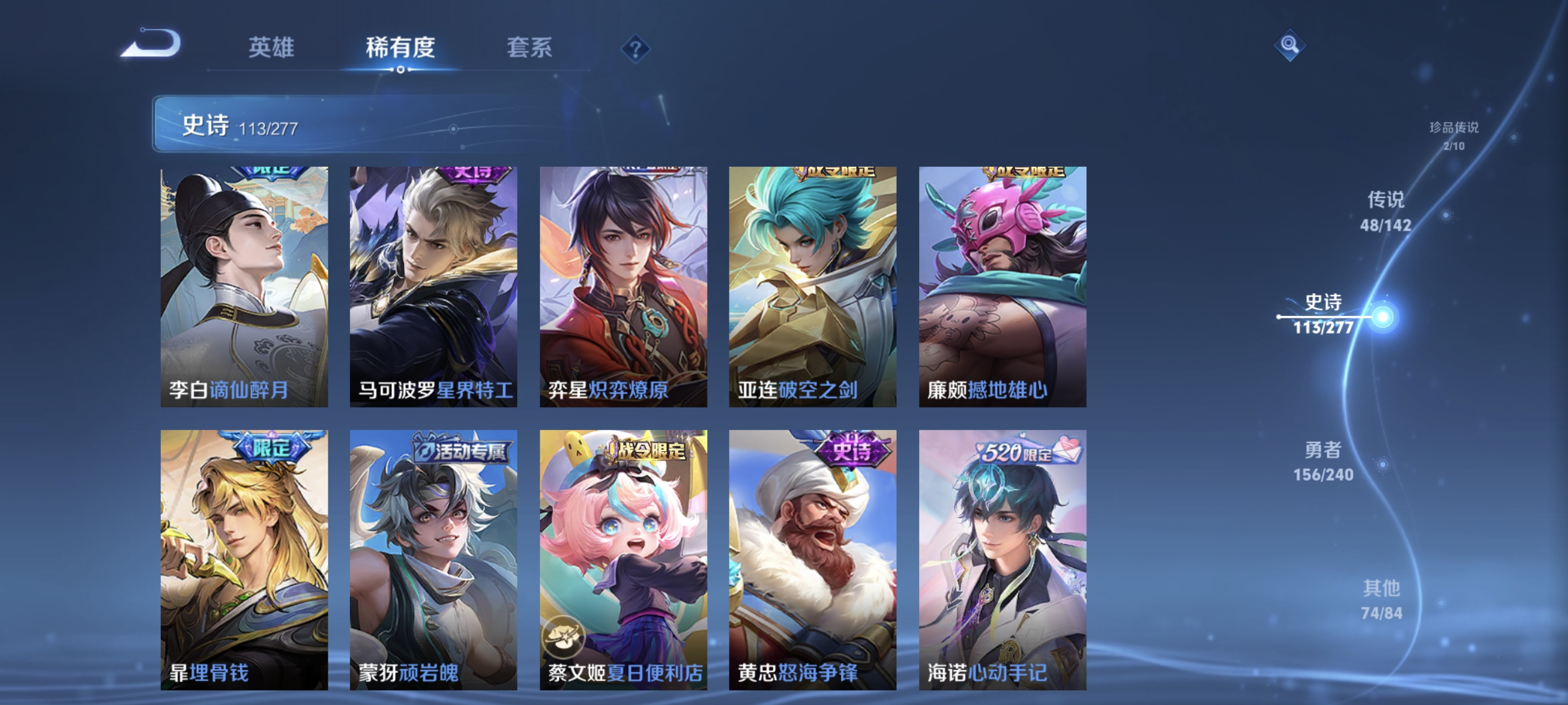Click the 稀有度 tab indicator dot
The height and width of the screenshot is (705, 1568).
pos(400,69)
